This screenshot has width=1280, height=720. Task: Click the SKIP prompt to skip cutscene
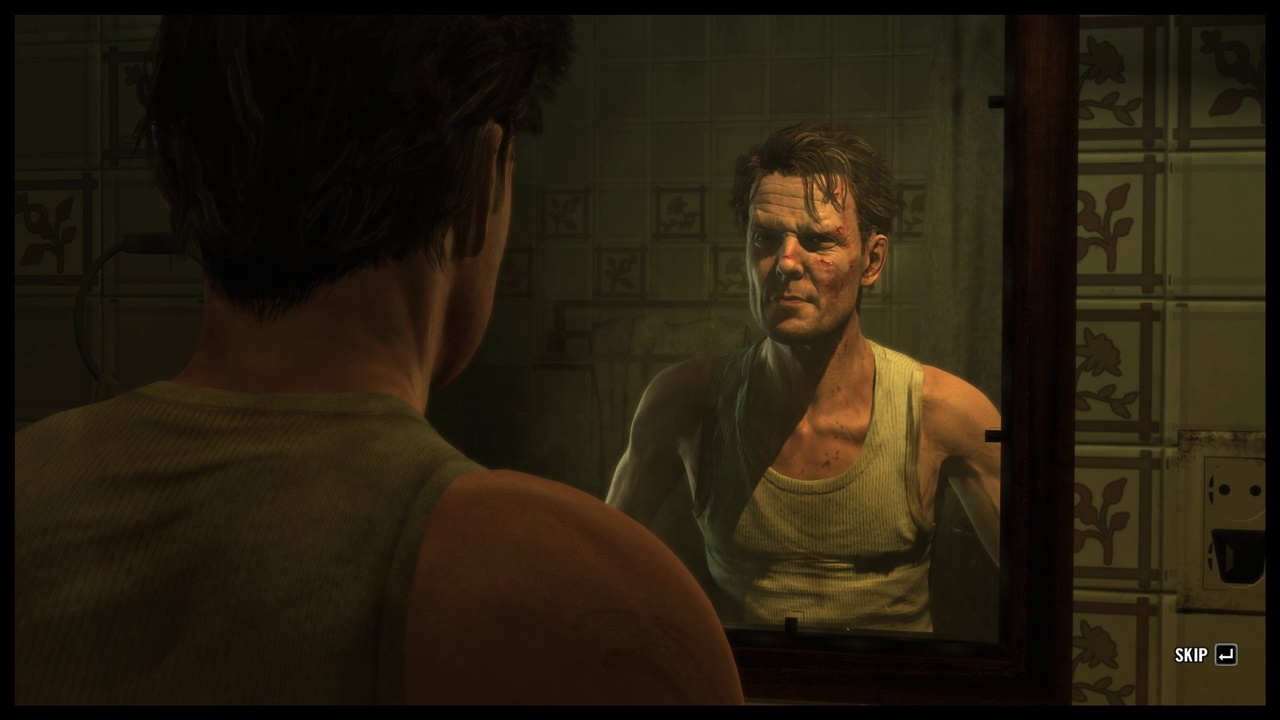pos(1192,655)
